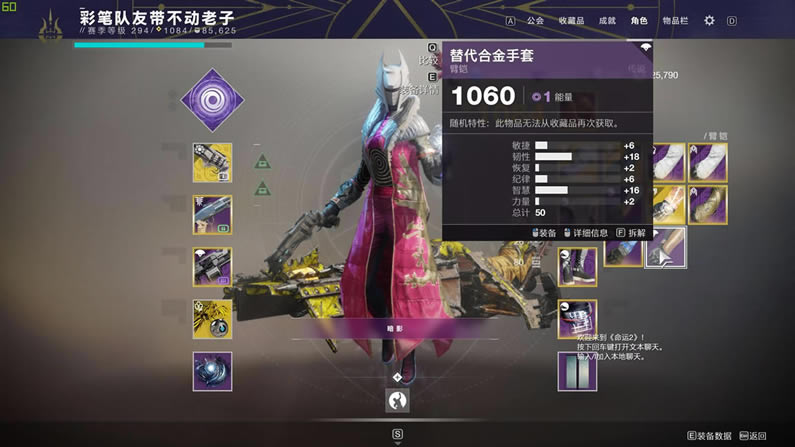Open the yellow ghost shell slot

coord(212,319)
